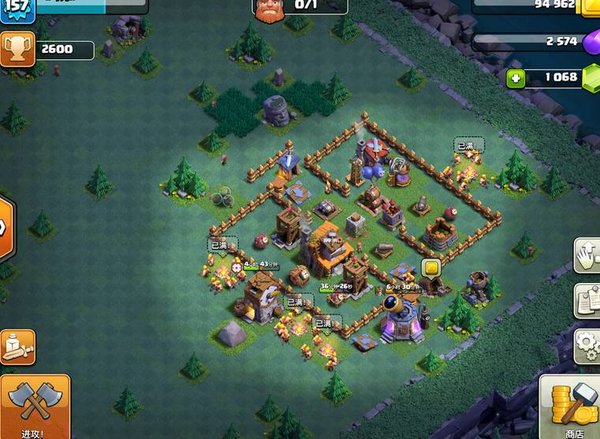
Task: Open the notes clipboard button
Action: click(x=588, y=298)
